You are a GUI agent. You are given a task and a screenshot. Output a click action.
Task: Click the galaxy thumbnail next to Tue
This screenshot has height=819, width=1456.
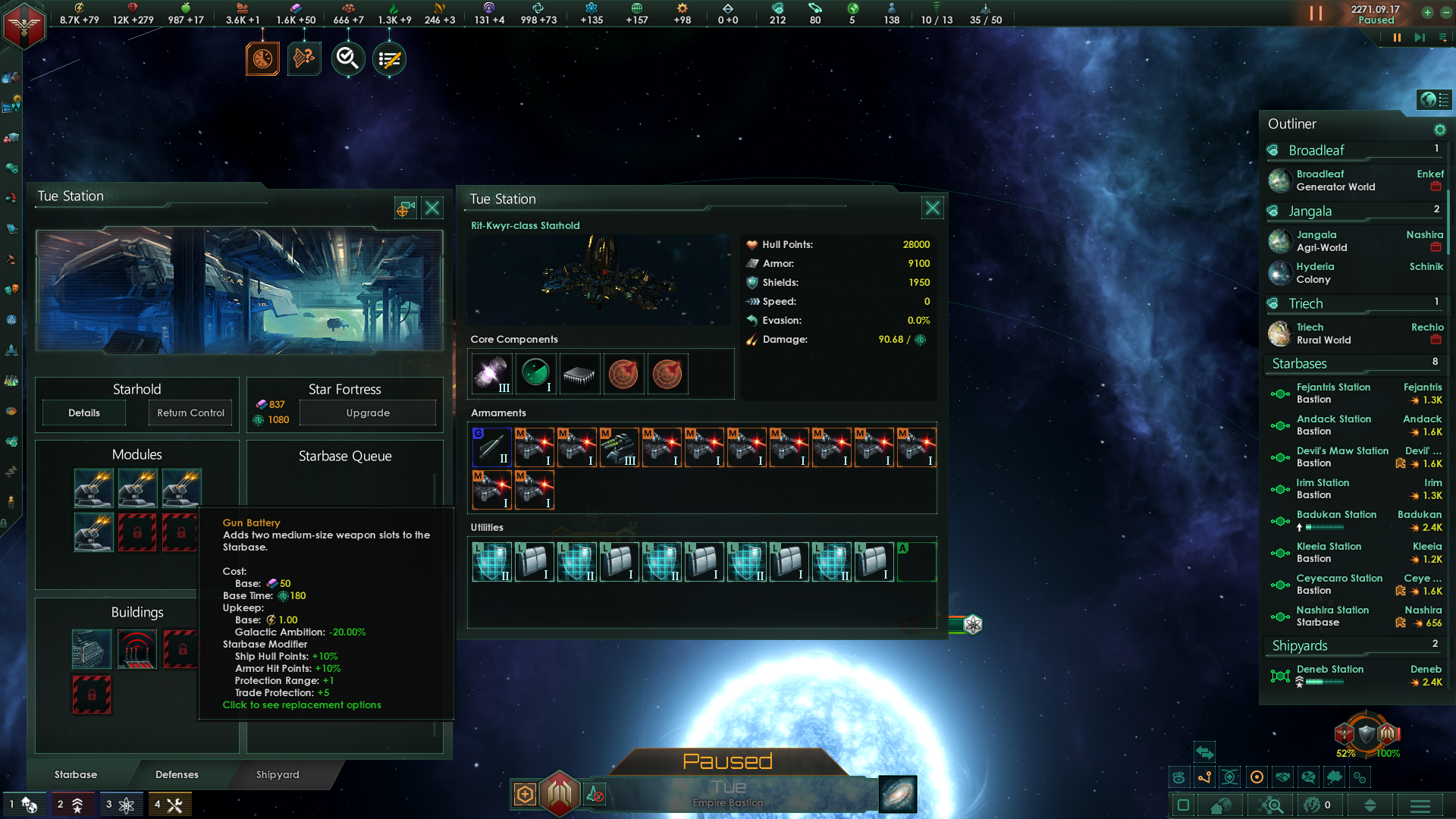point(897,795)
